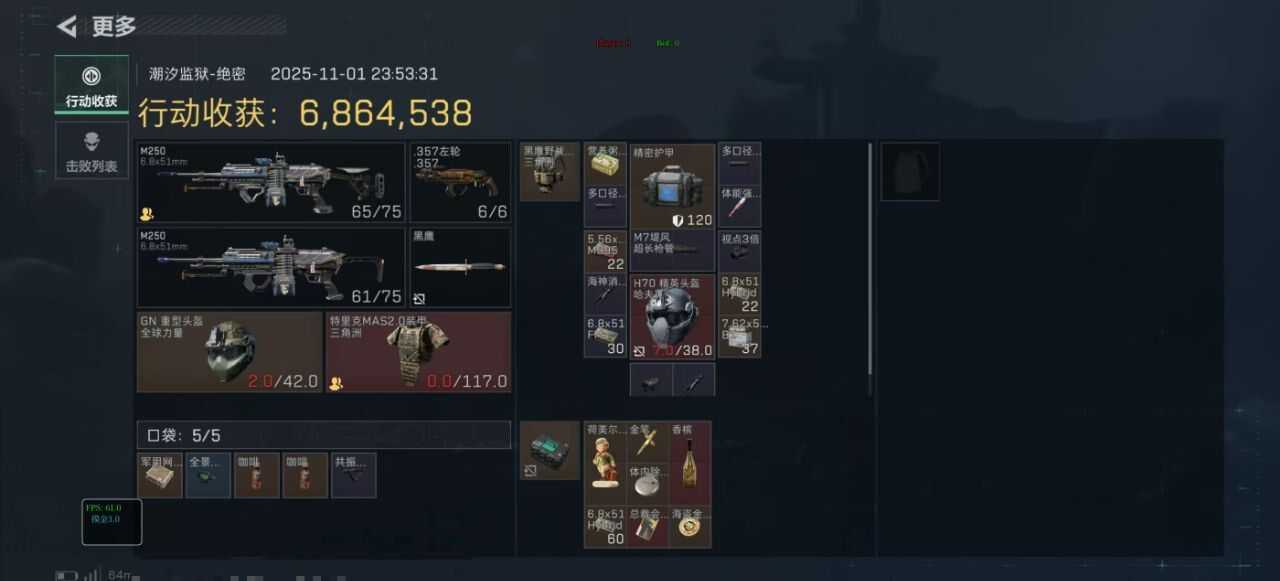This screenshot has width=1280, height=581.
Task: Inspect the soldier figurine collectible
Action: pyautogui.click(x=605, y=463)
